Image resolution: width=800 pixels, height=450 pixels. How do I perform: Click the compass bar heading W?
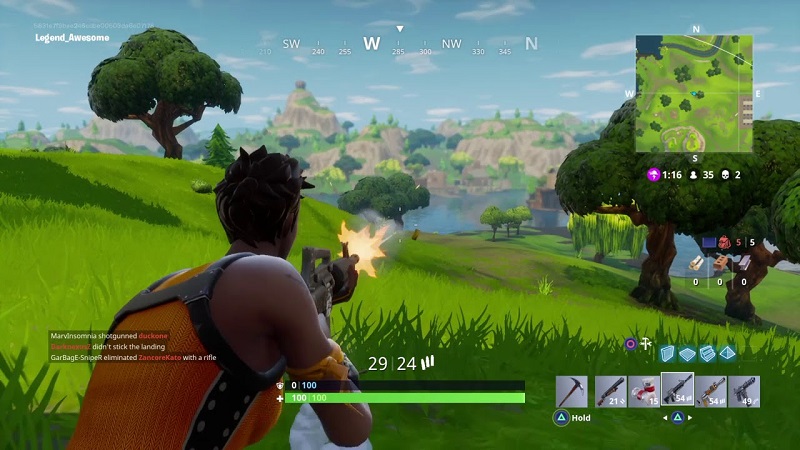371,44
